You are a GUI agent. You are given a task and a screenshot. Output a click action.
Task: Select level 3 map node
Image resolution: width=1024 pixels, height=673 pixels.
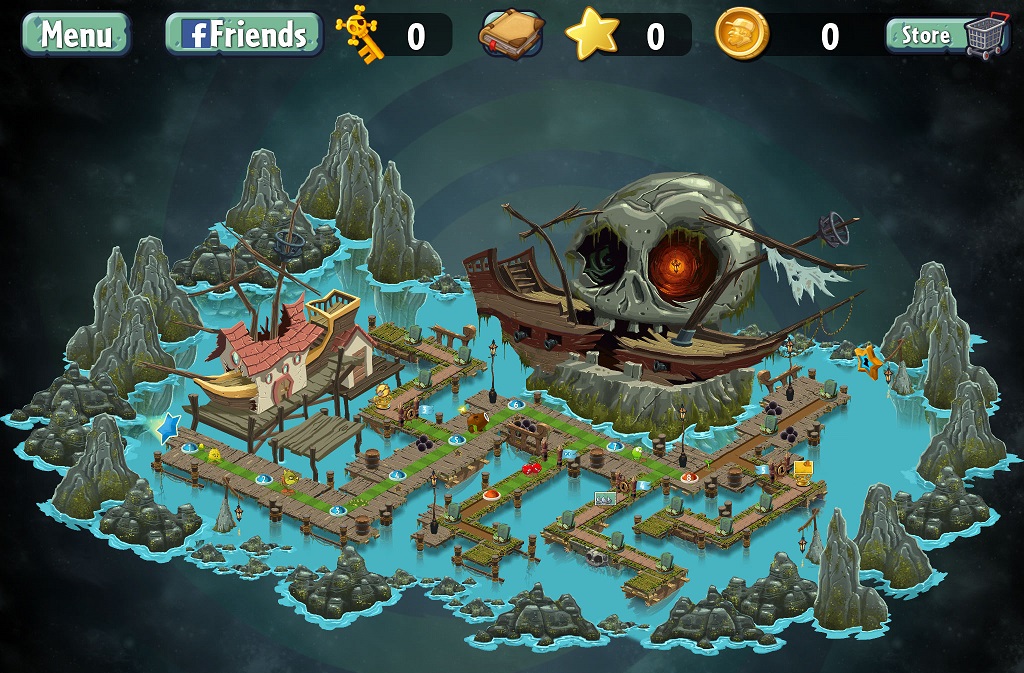[337, 510]
